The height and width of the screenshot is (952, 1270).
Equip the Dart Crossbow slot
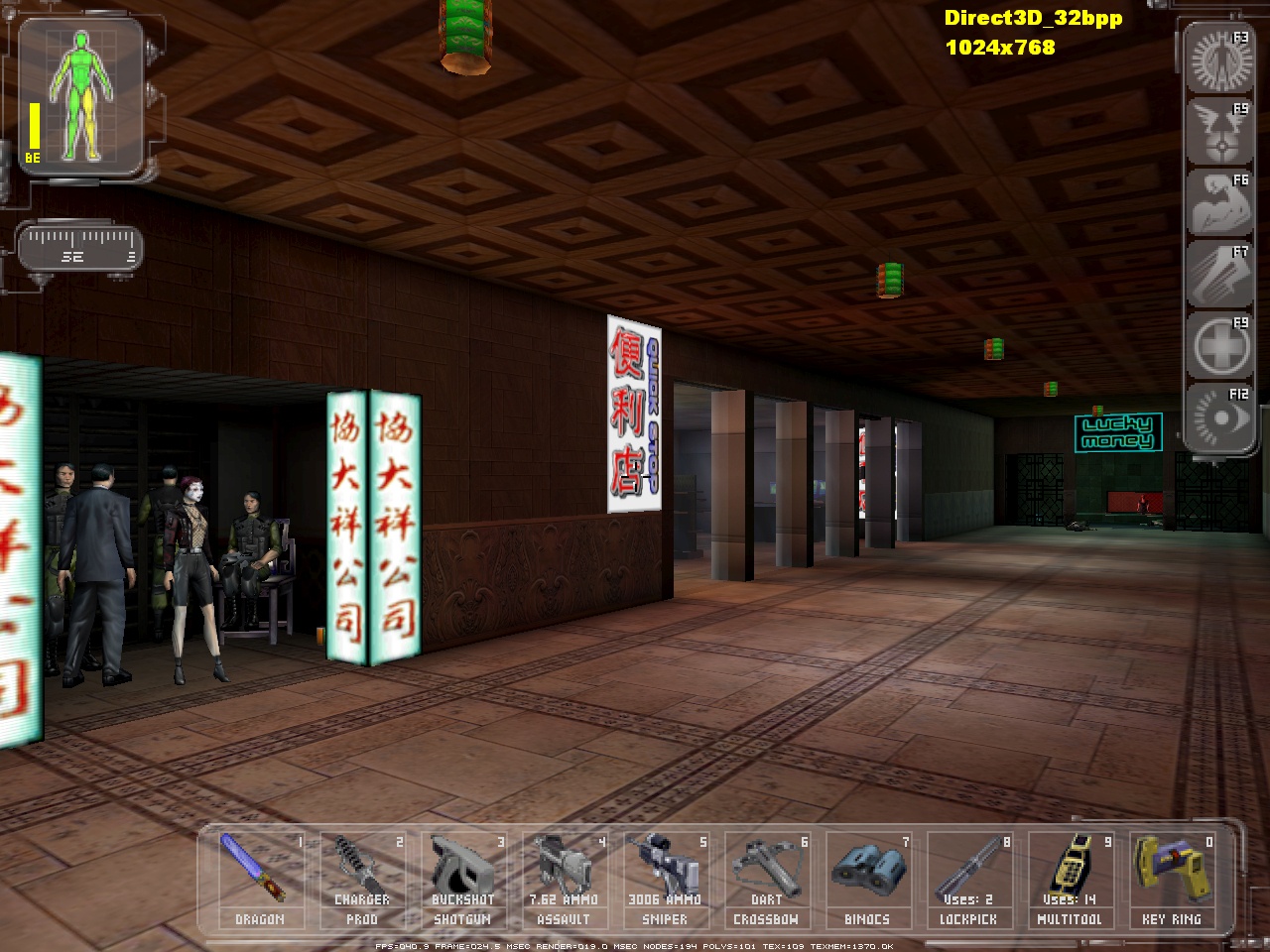(x=767, y=879)
